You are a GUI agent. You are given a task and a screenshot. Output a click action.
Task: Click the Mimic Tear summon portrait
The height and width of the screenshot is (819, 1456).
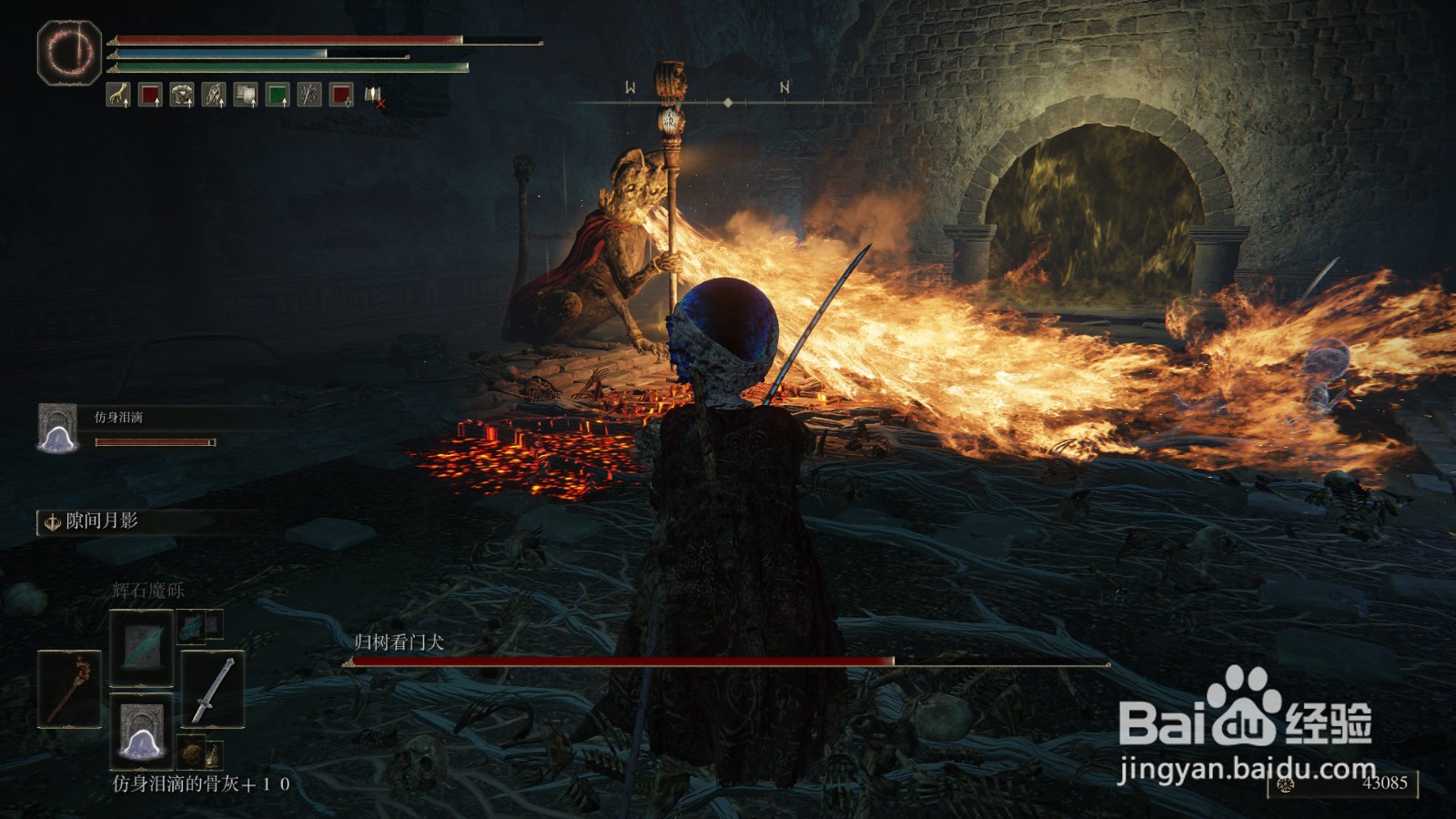[58, 428]
